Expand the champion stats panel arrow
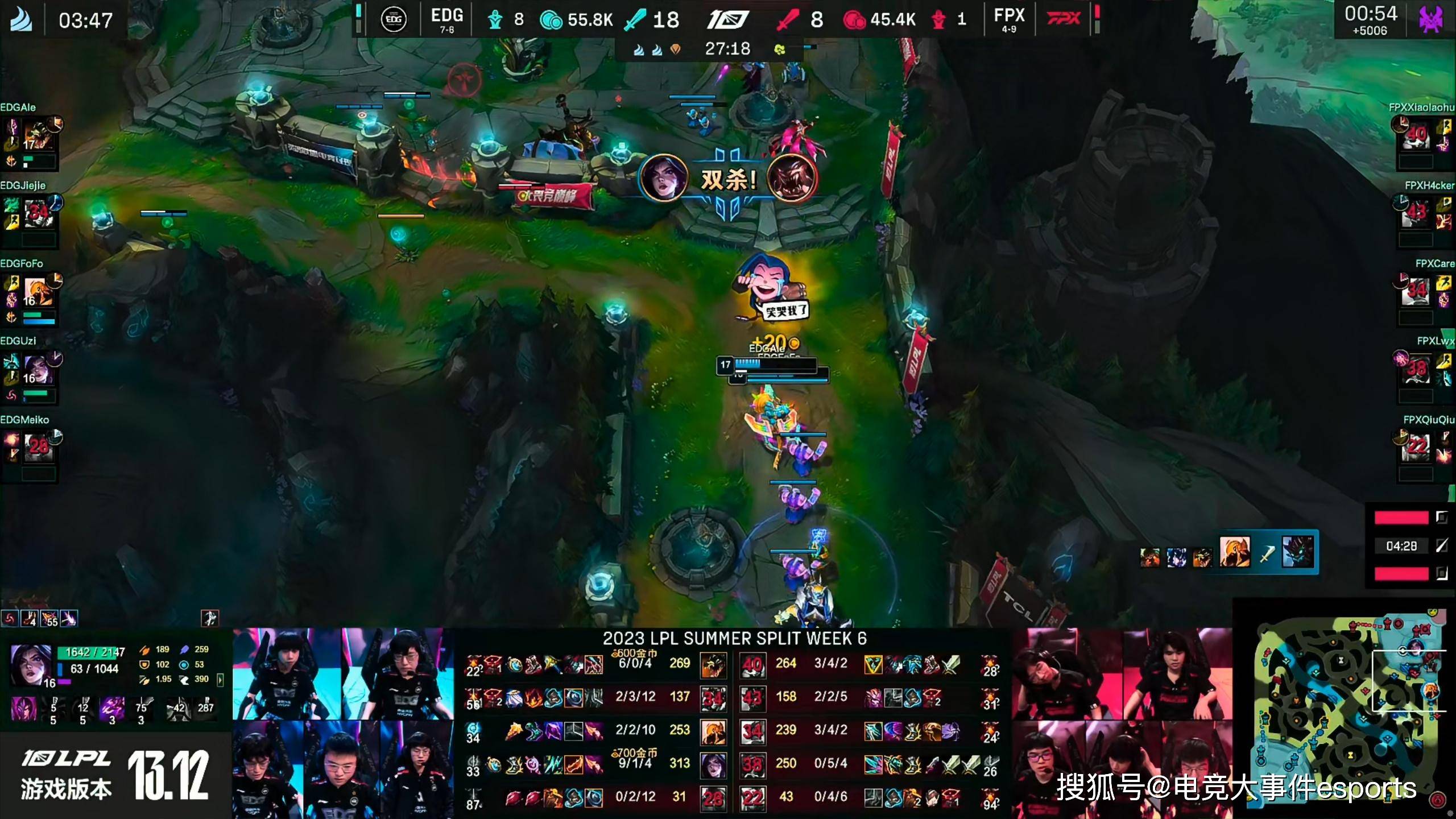1456x819 pixels. 220,679
